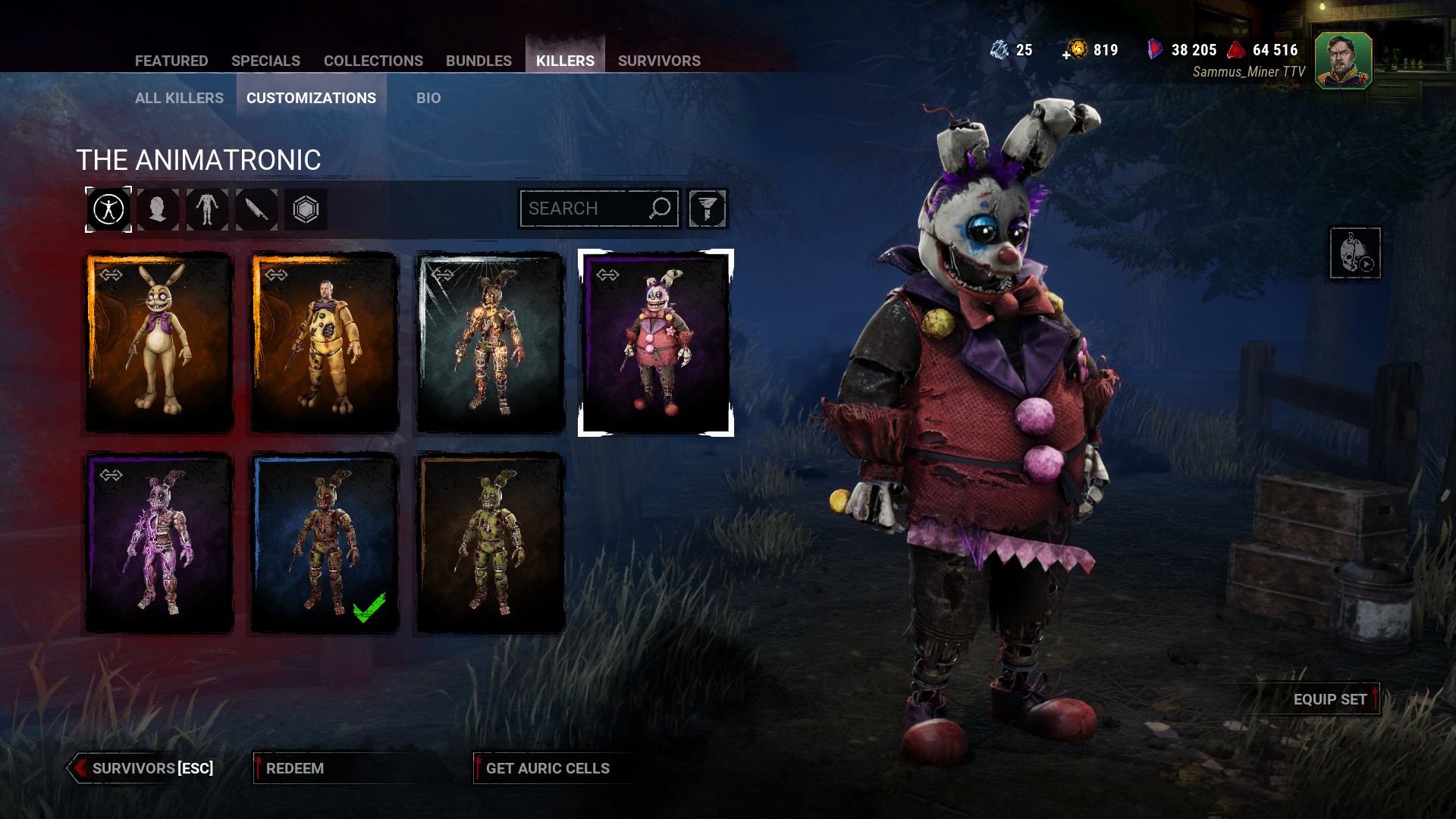This screenshot has height=819, width=1456.
Task: Select the Survivors store tab
Action: pos(659,61)
